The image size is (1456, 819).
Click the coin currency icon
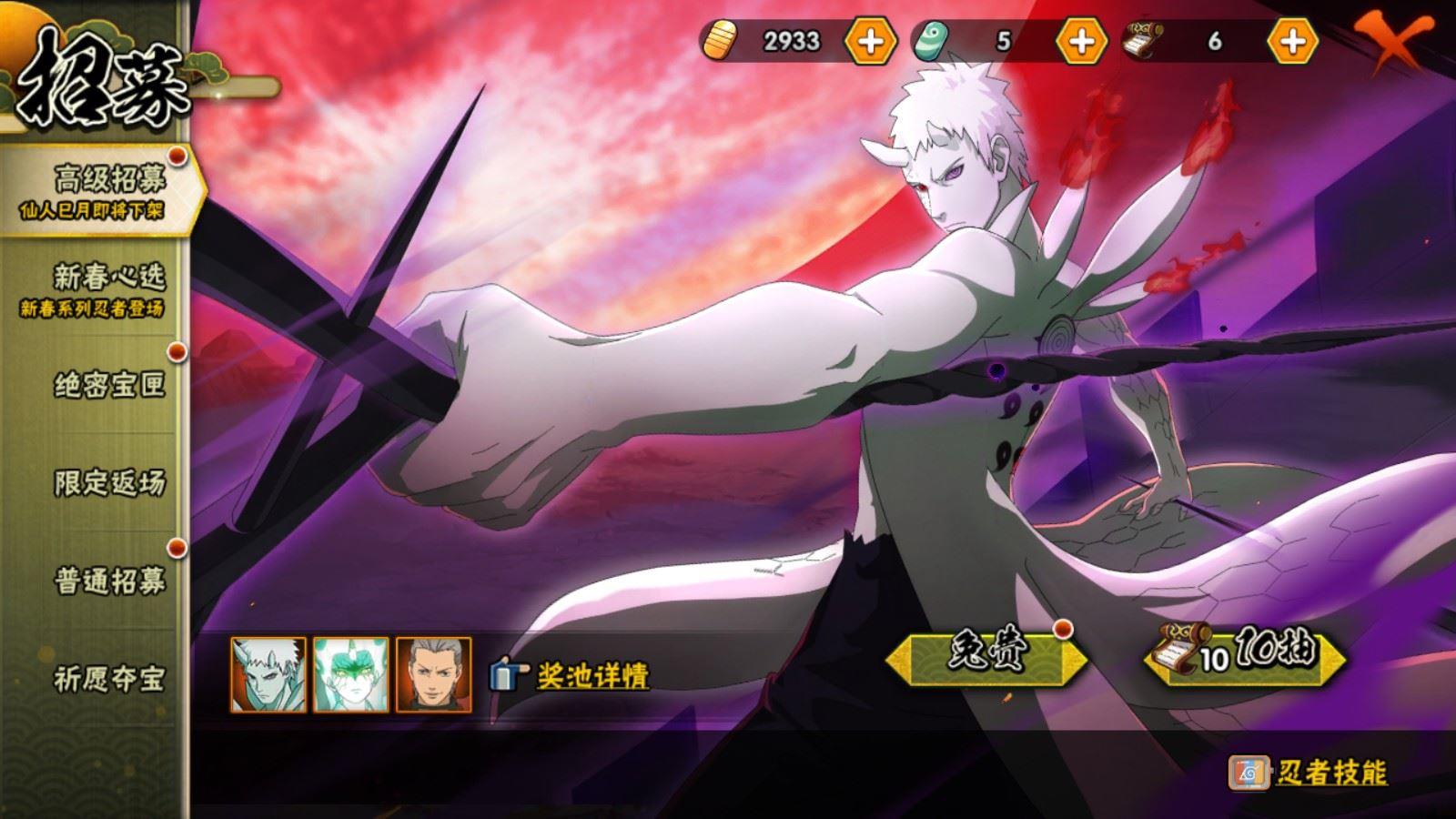(723, 40)
